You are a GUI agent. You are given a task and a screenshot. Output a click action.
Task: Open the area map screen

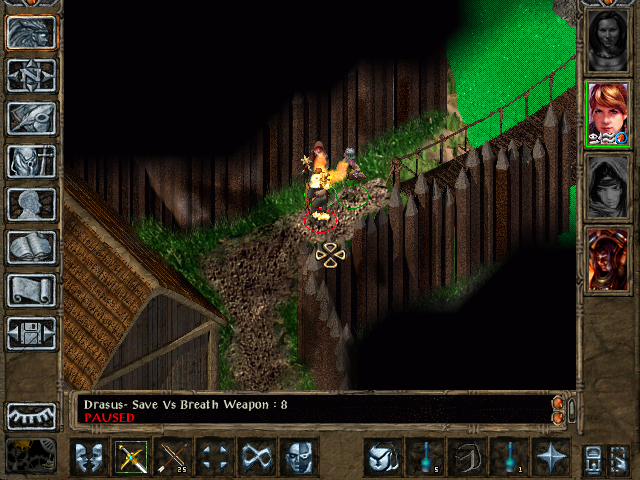pyautogui.click(x=31, y=75)
